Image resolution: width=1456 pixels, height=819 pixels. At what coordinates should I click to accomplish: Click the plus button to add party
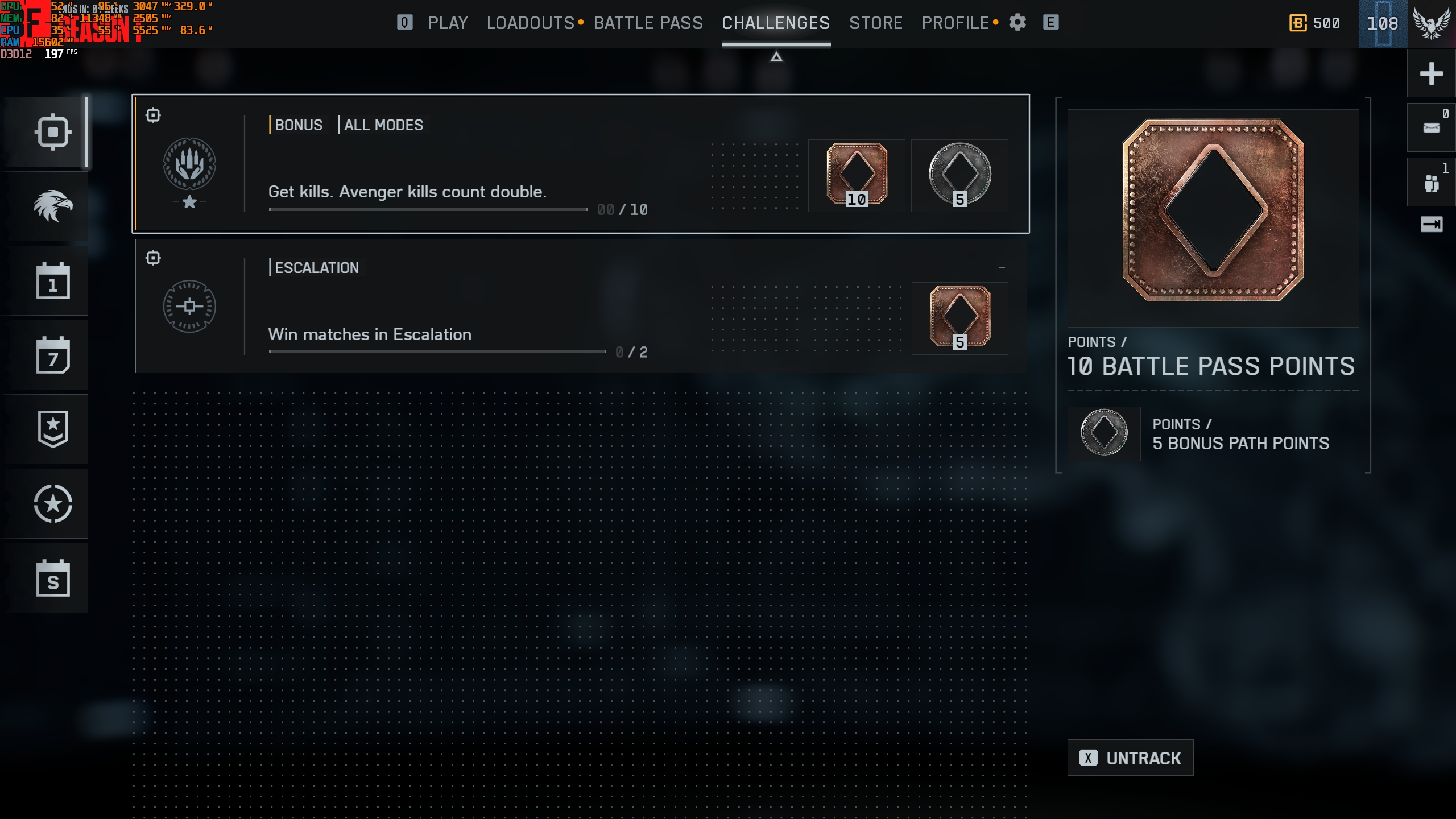tap(1431, 74)
